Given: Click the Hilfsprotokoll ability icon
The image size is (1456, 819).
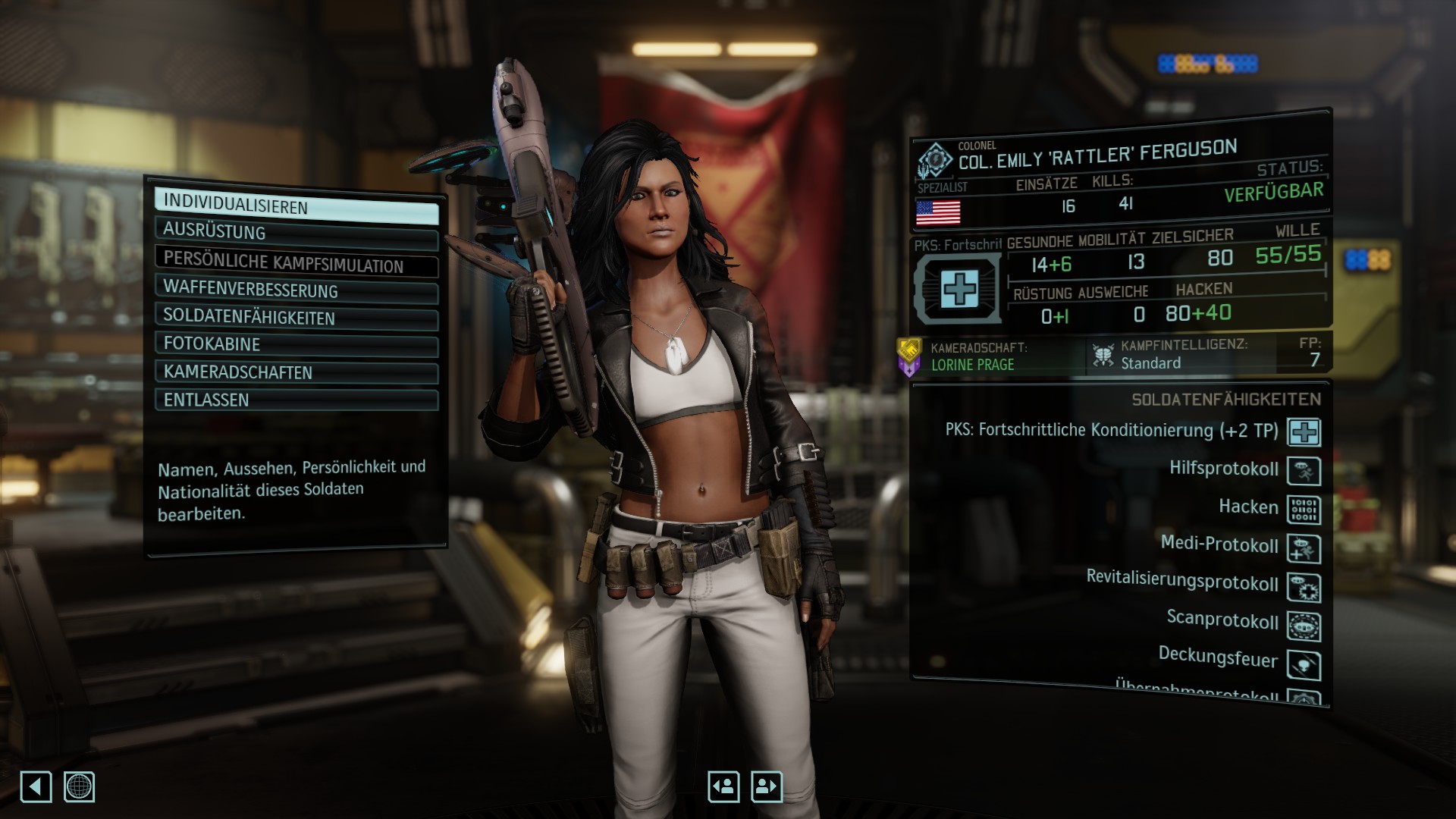Looking at the screenshot, I should [1304, 471].
